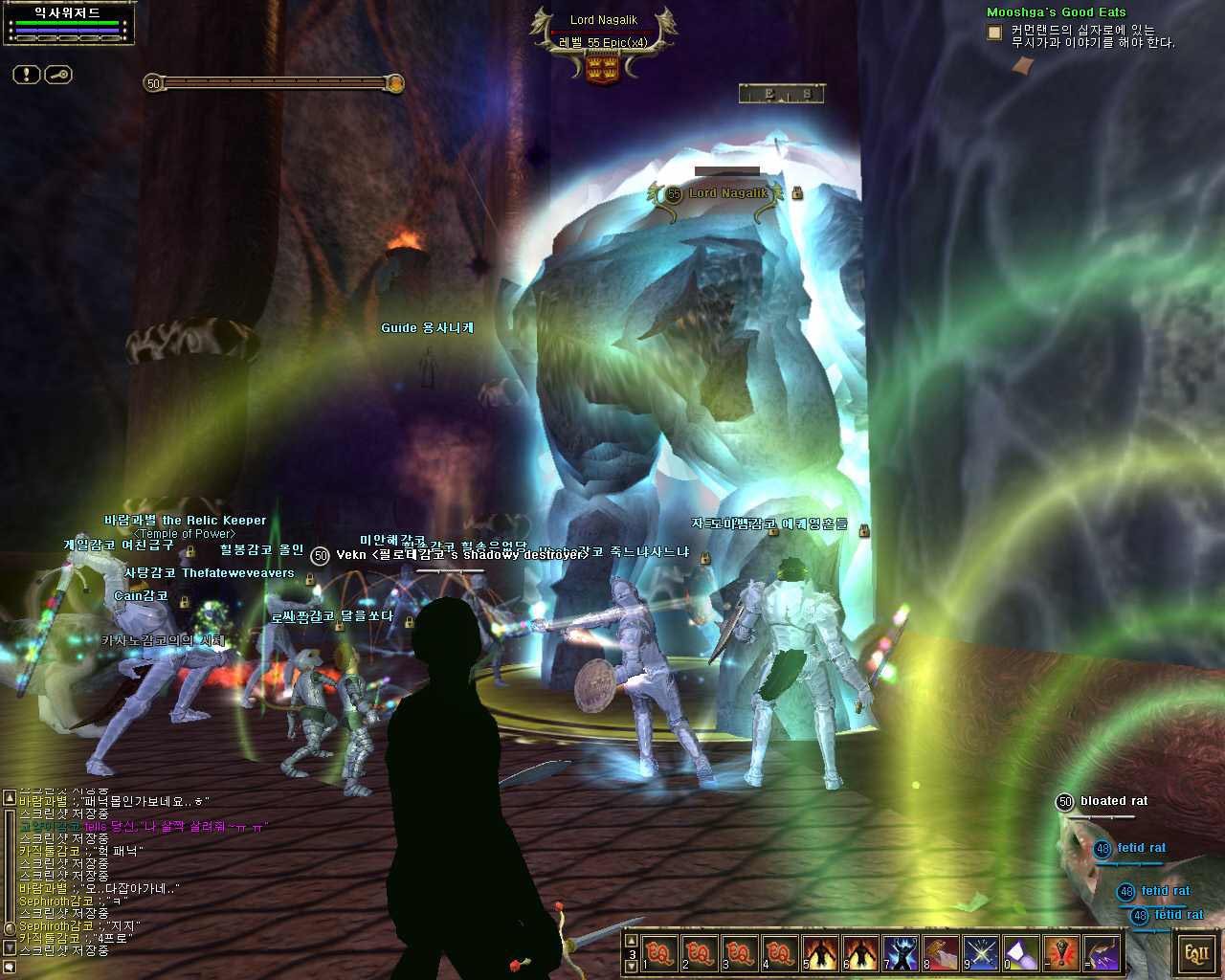Activate the EQ icon in hotbar slot 1
The width and height of the screenshot is (1225, 980).
[659, 954]
